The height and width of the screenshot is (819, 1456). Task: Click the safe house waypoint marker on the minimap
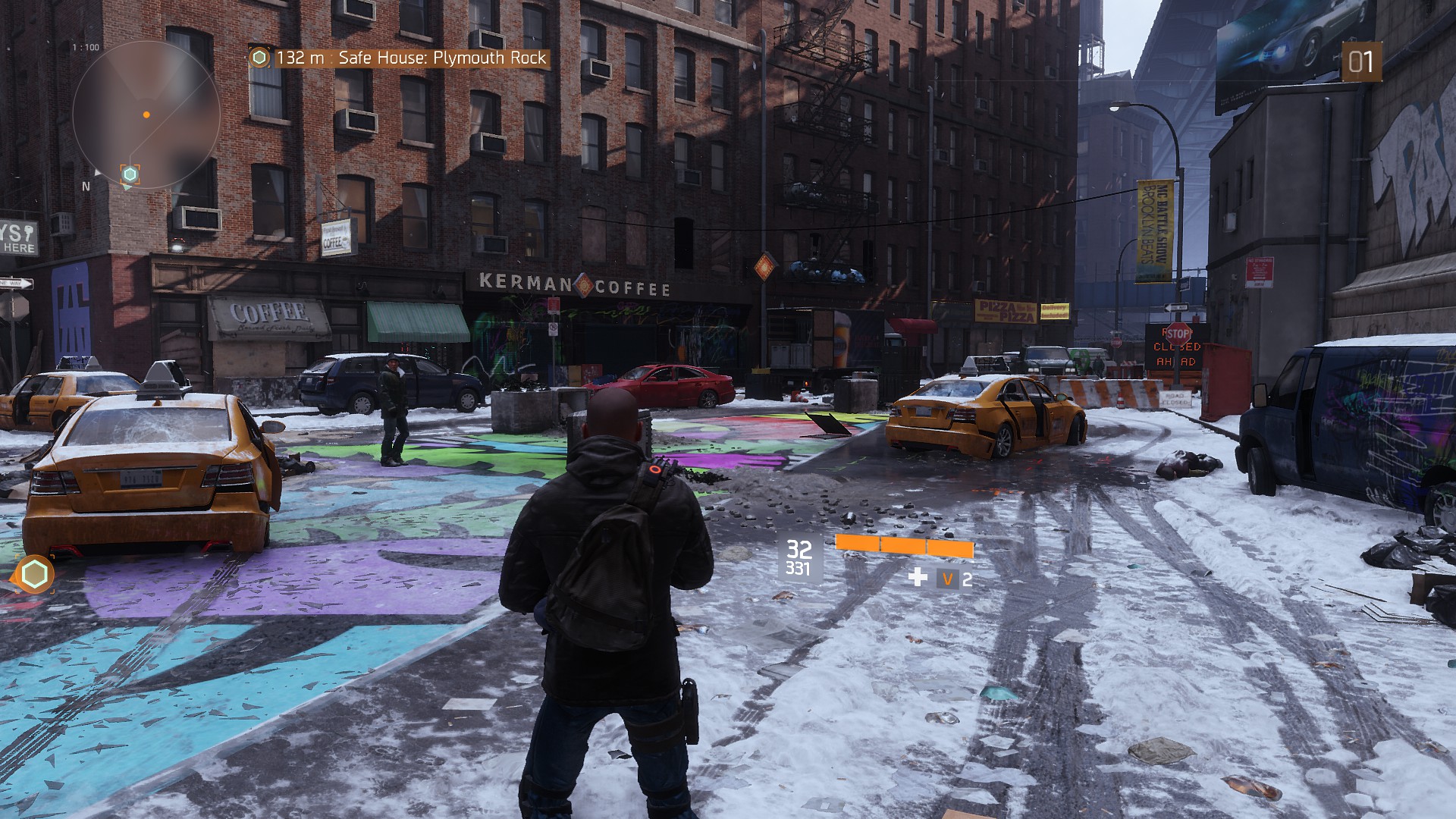130,174
